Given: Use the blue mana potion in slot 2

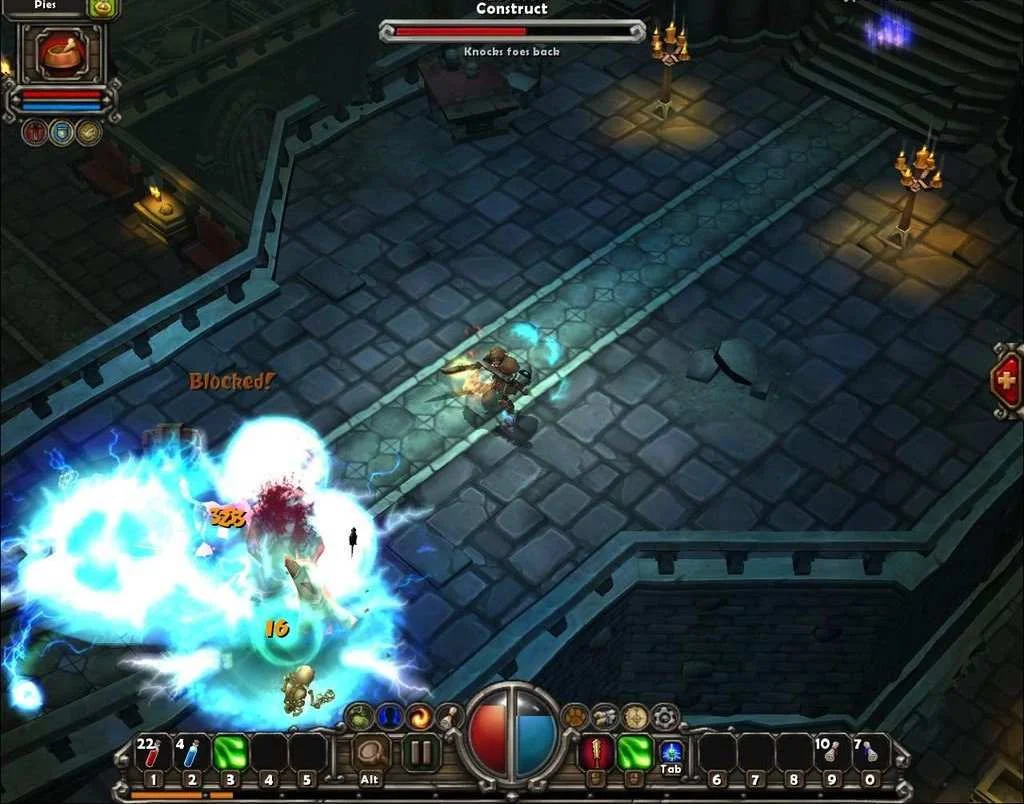Looking at the screenshot, I should click(x=192, y=753).
